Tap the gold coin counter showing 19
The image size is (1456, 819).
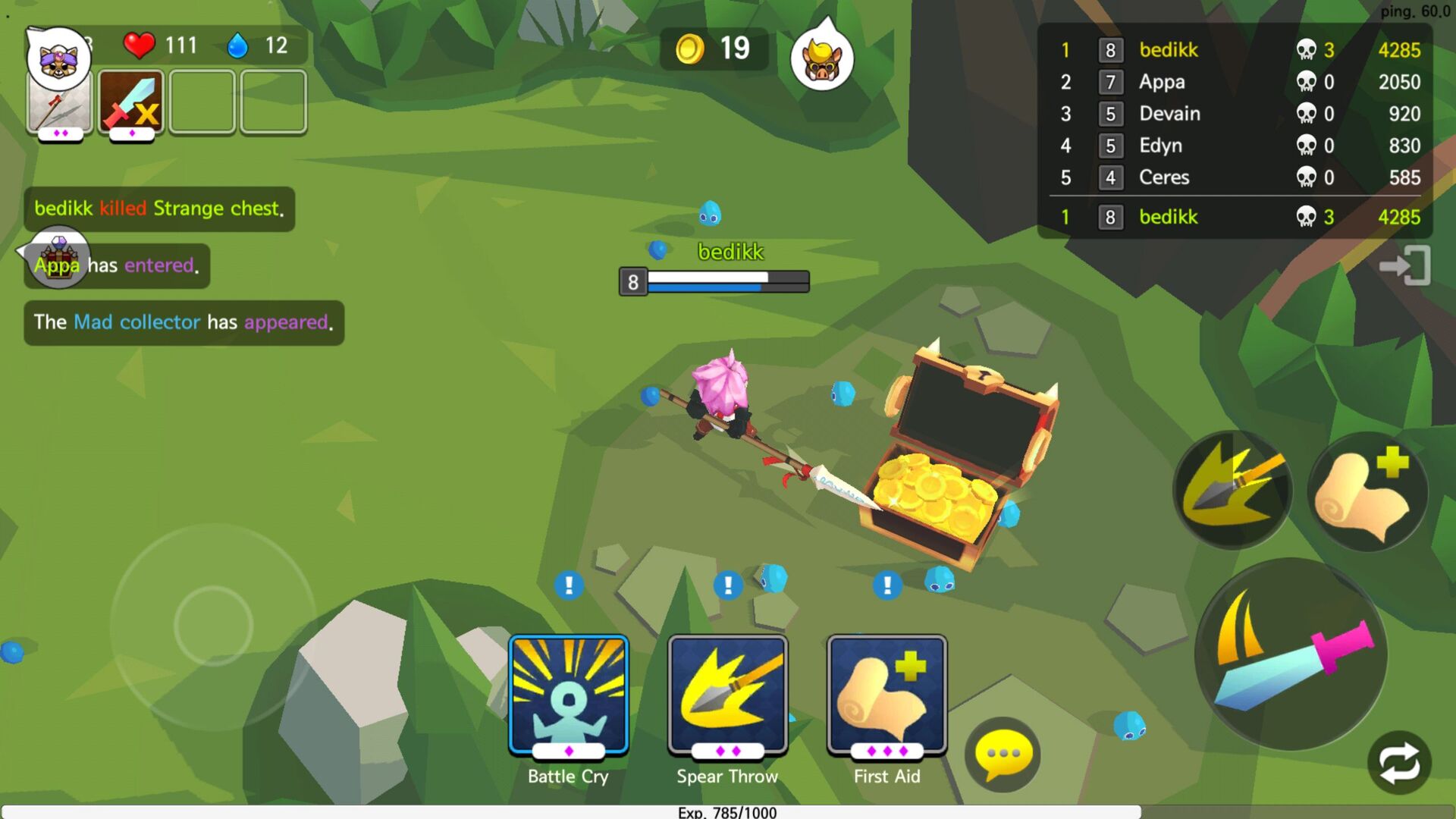click(x=713, y=48)
